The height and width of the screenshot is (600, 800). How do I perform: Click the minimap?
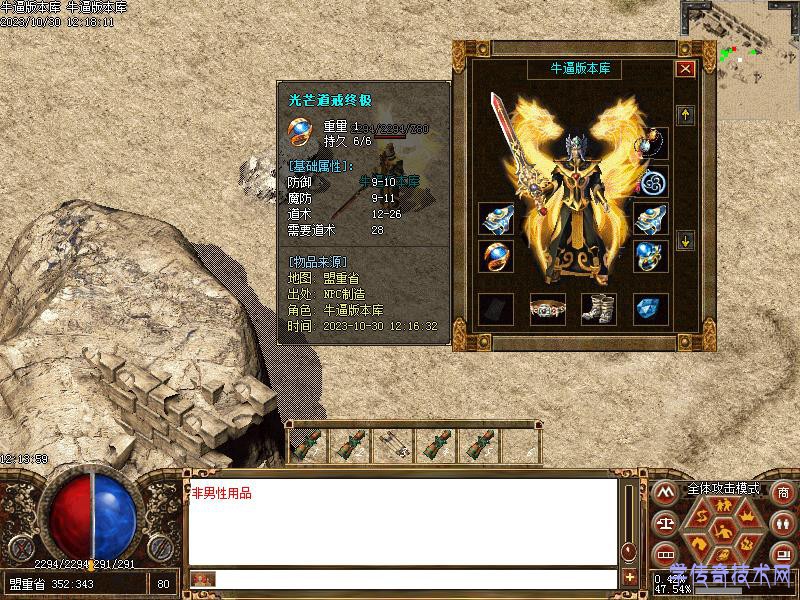tap(741, 59)
